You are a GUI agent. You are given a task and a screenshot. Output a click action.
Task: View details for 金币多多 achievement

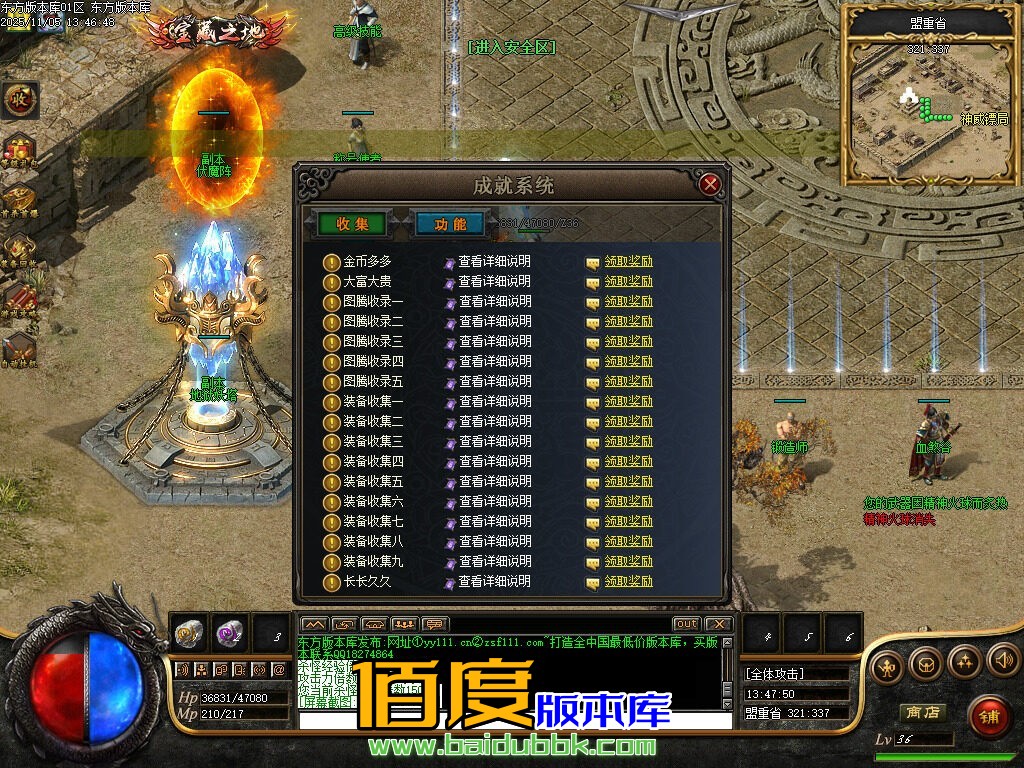point(494,262)
